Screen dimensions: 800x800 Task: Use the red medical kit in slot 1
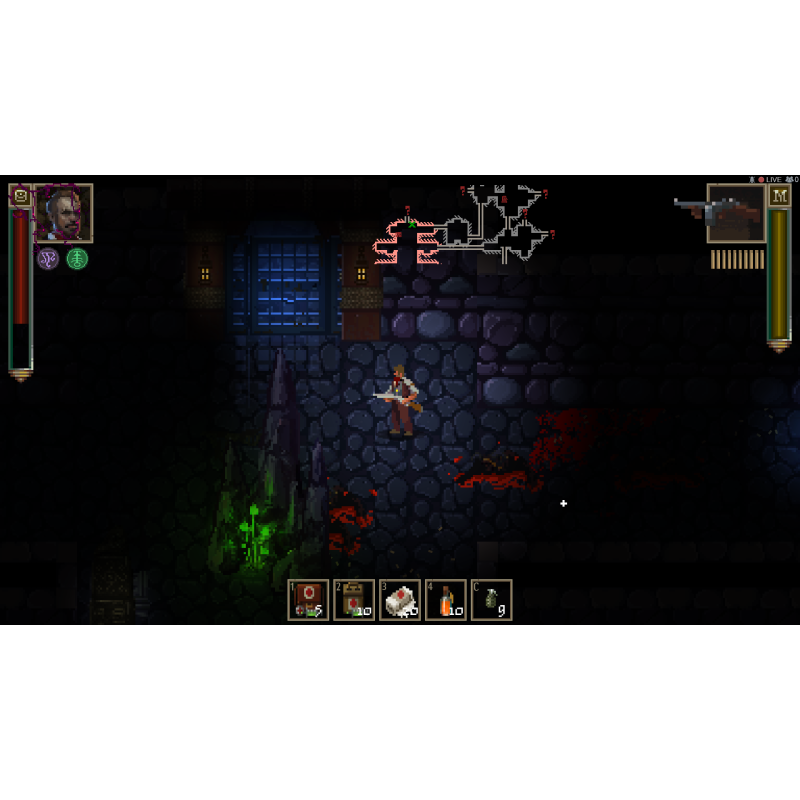tap(308, 600)
